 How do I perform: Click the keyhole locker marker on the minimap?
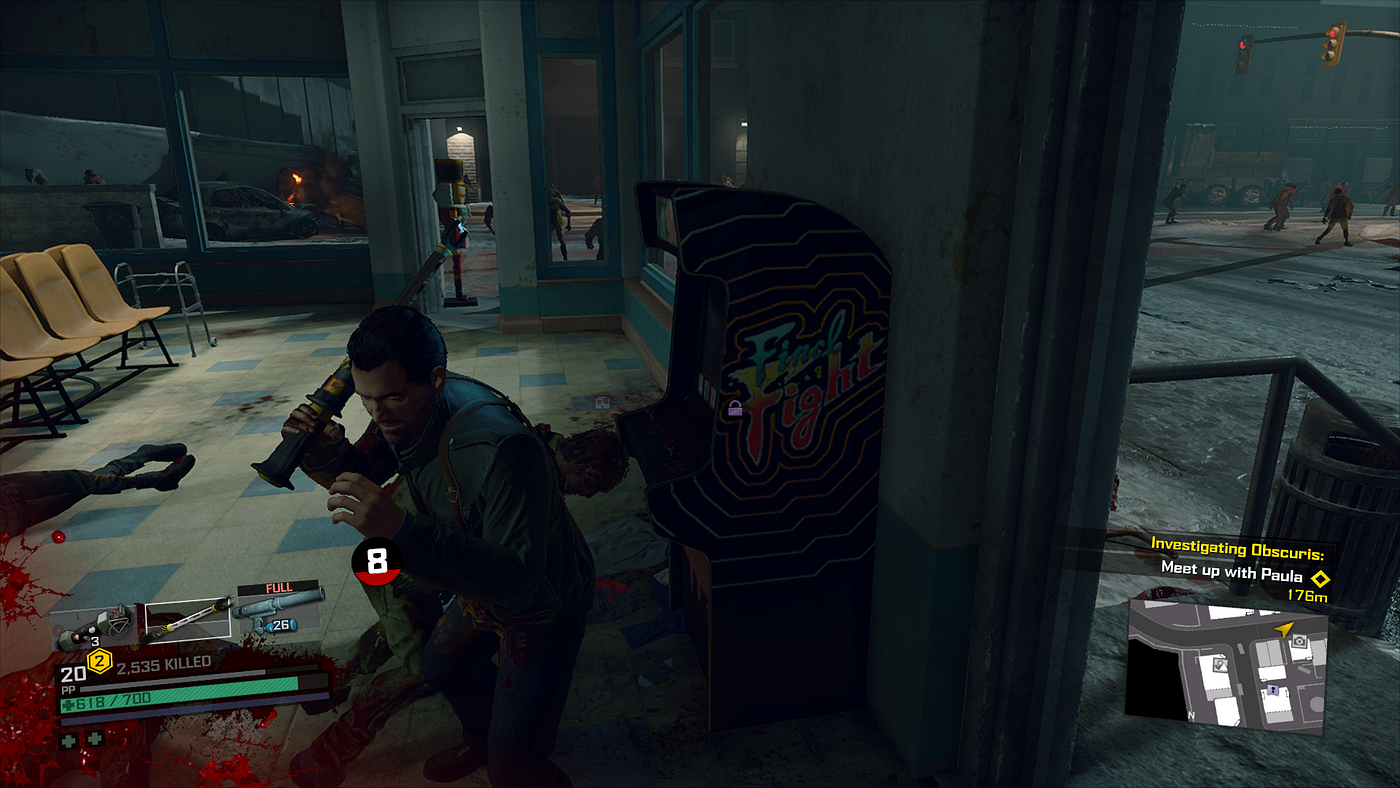point(1273,690)
